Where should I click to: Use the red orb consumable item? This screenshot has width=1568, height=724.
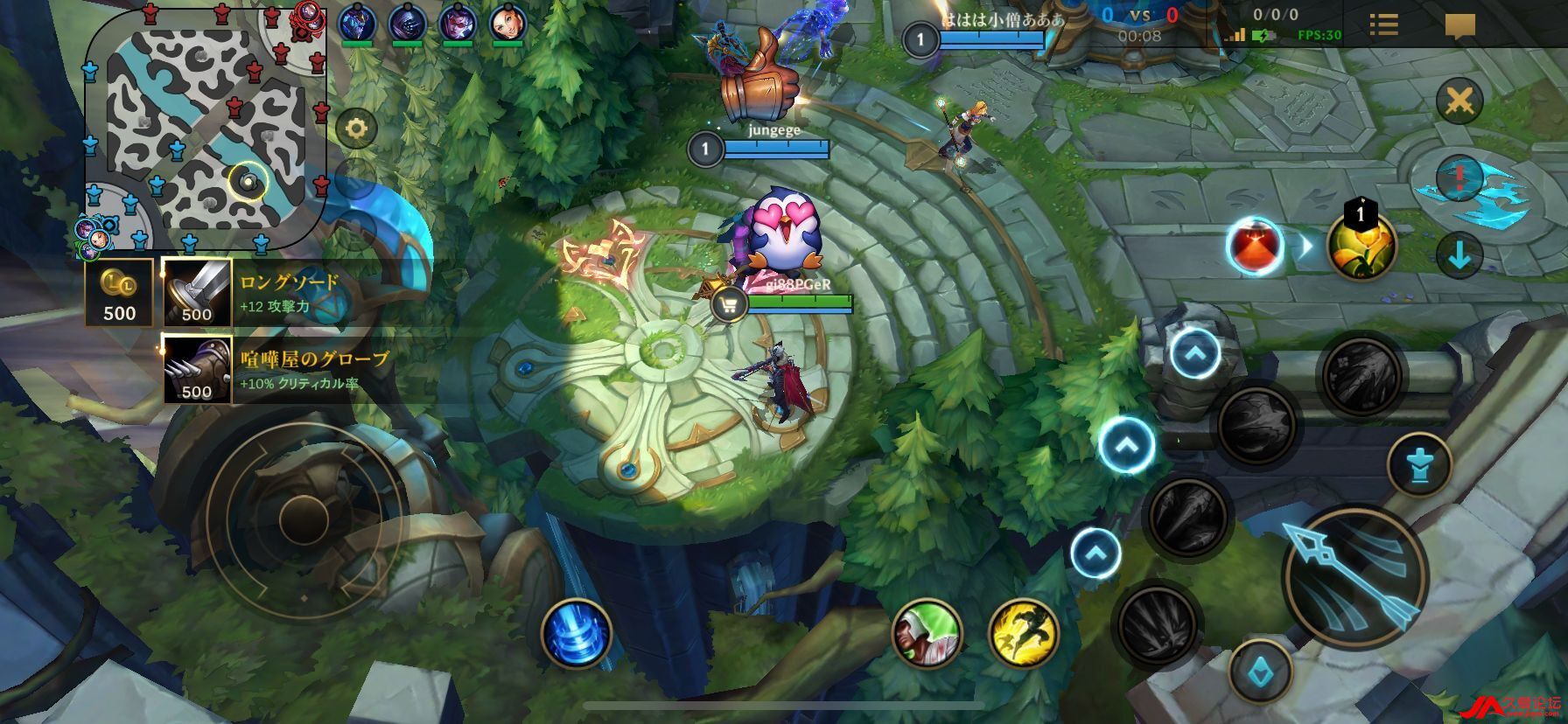1254,246
